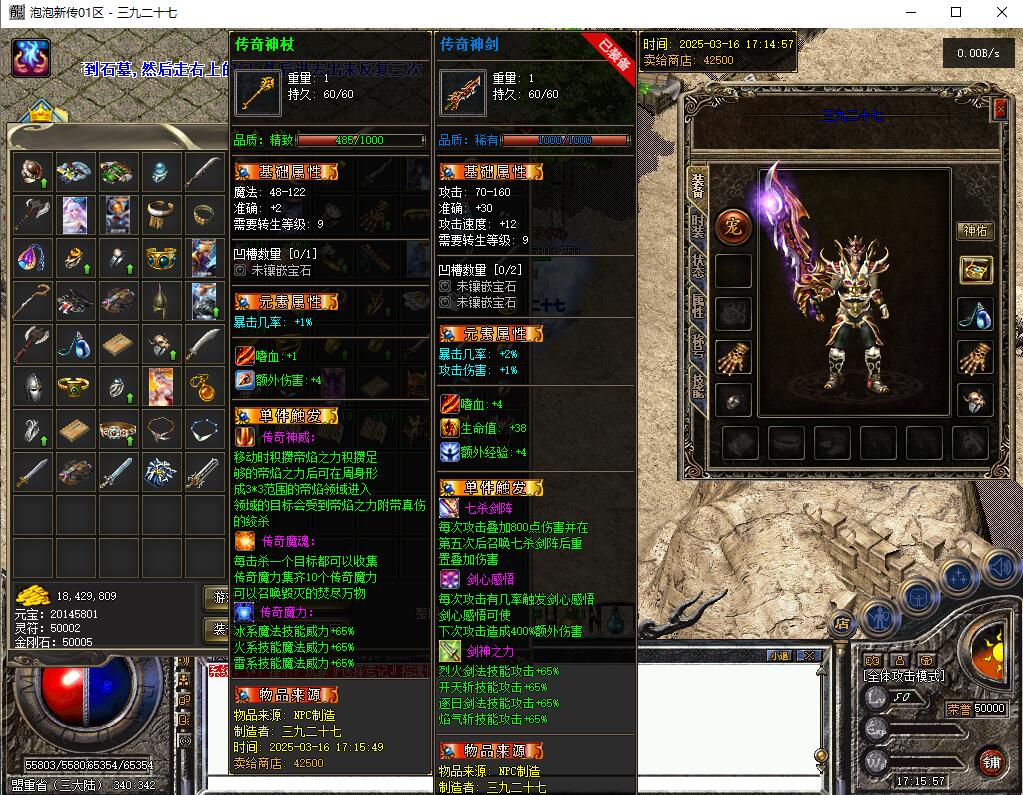1023x795 pixels.
Task: Open the round 宠 pet button
Action: pos(733,224)
